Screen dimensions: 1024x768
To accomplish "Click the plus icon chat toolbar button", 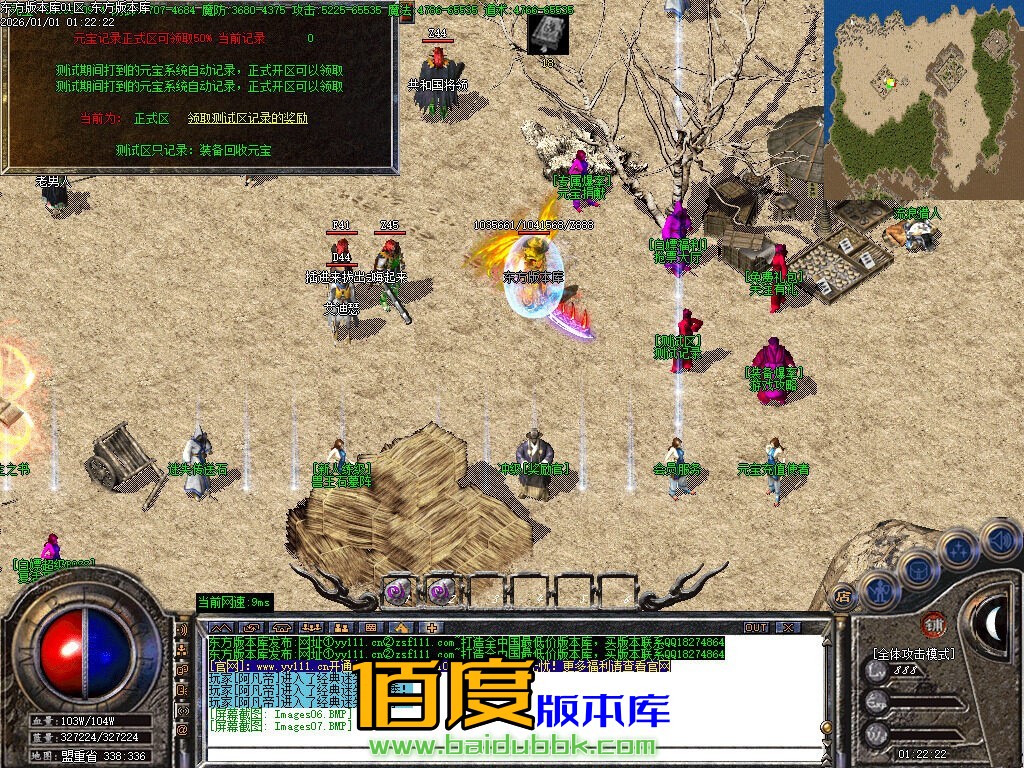I will tap(432, 627).
